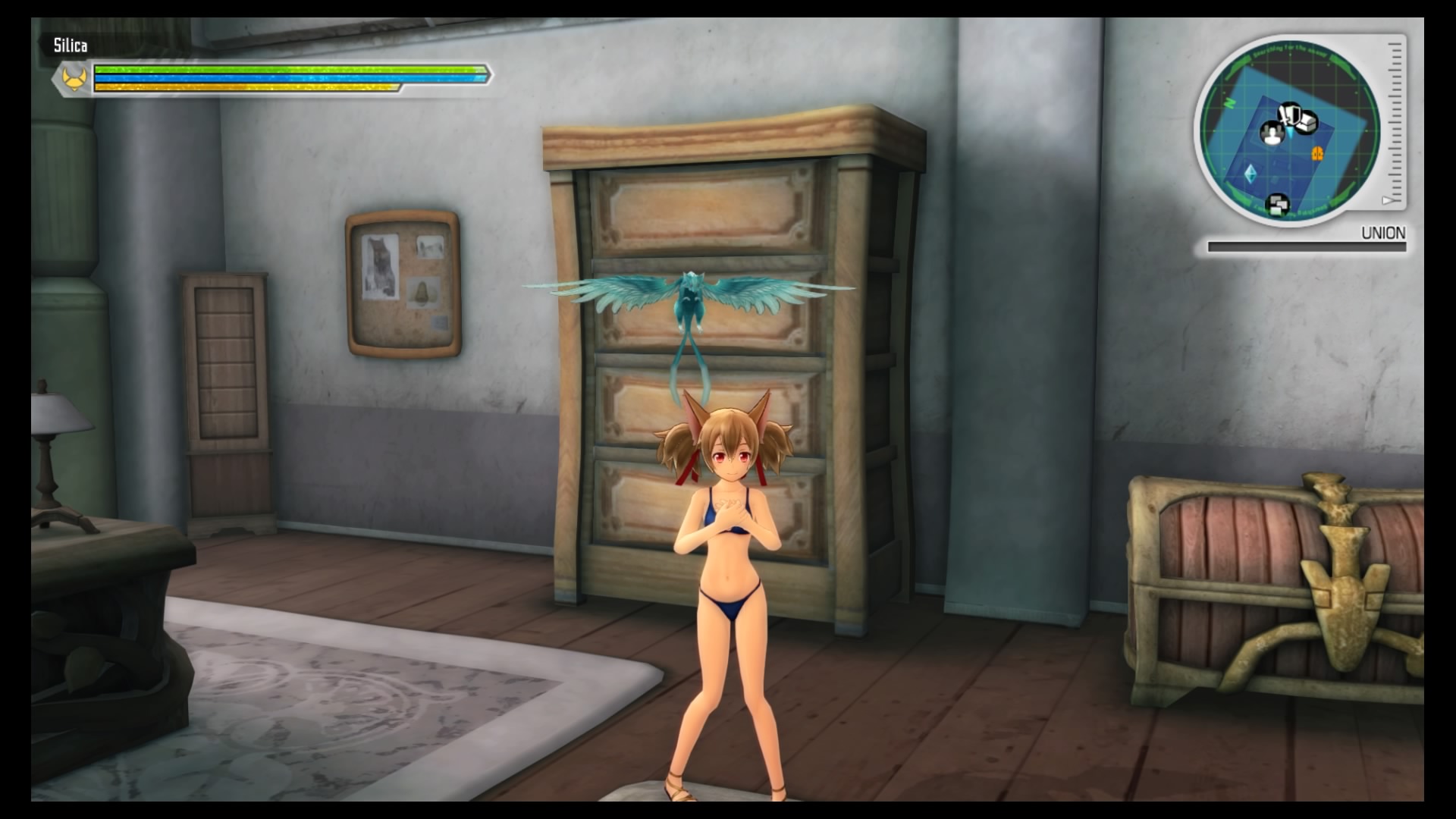Select the blue crystal minimap marker
Screen dimensions: 1456x819
tap(1249, 174)
